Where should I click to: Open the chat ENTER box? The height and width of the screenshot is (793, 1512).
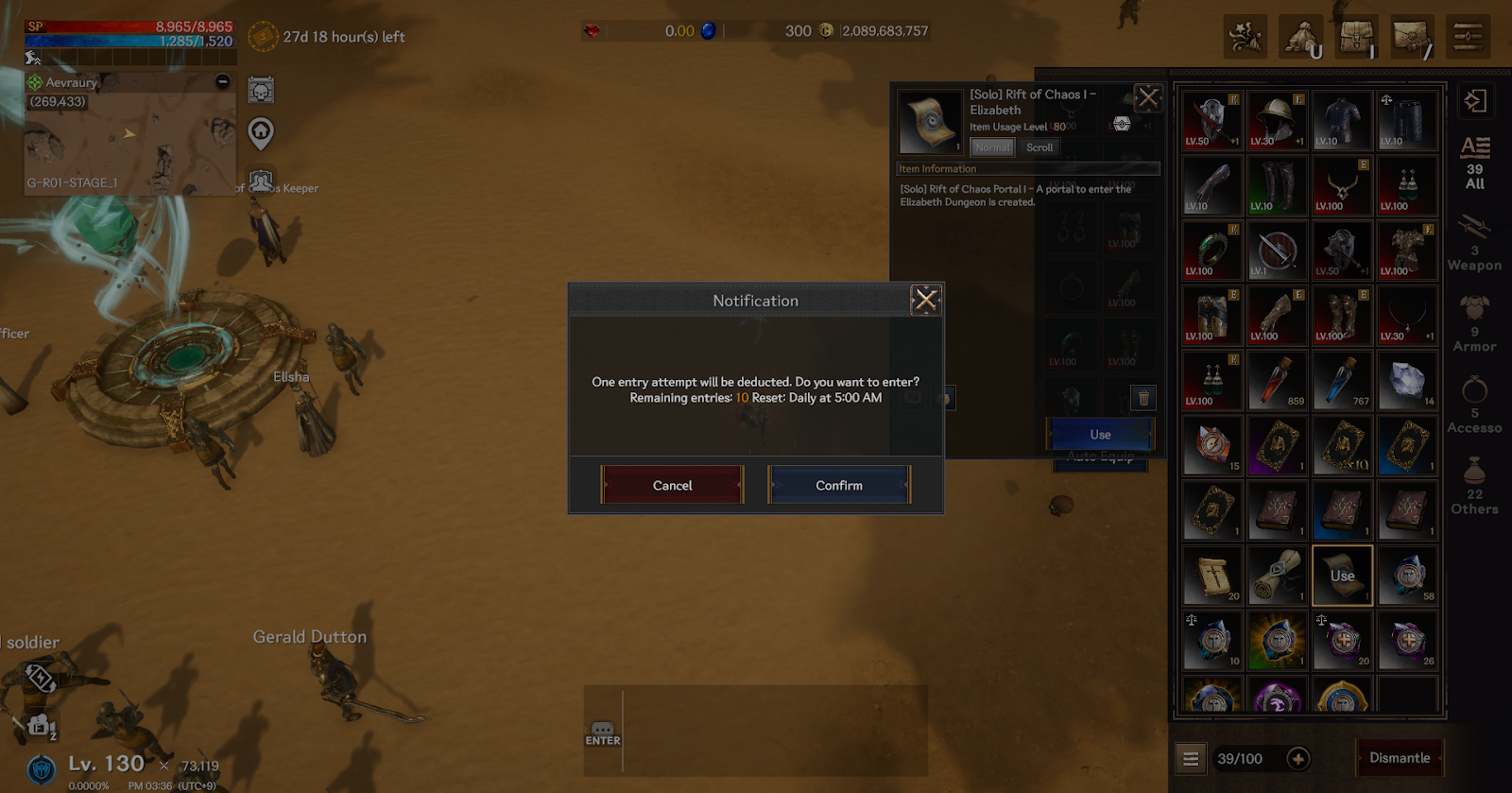pyautogui.click(x=603, y=733)
